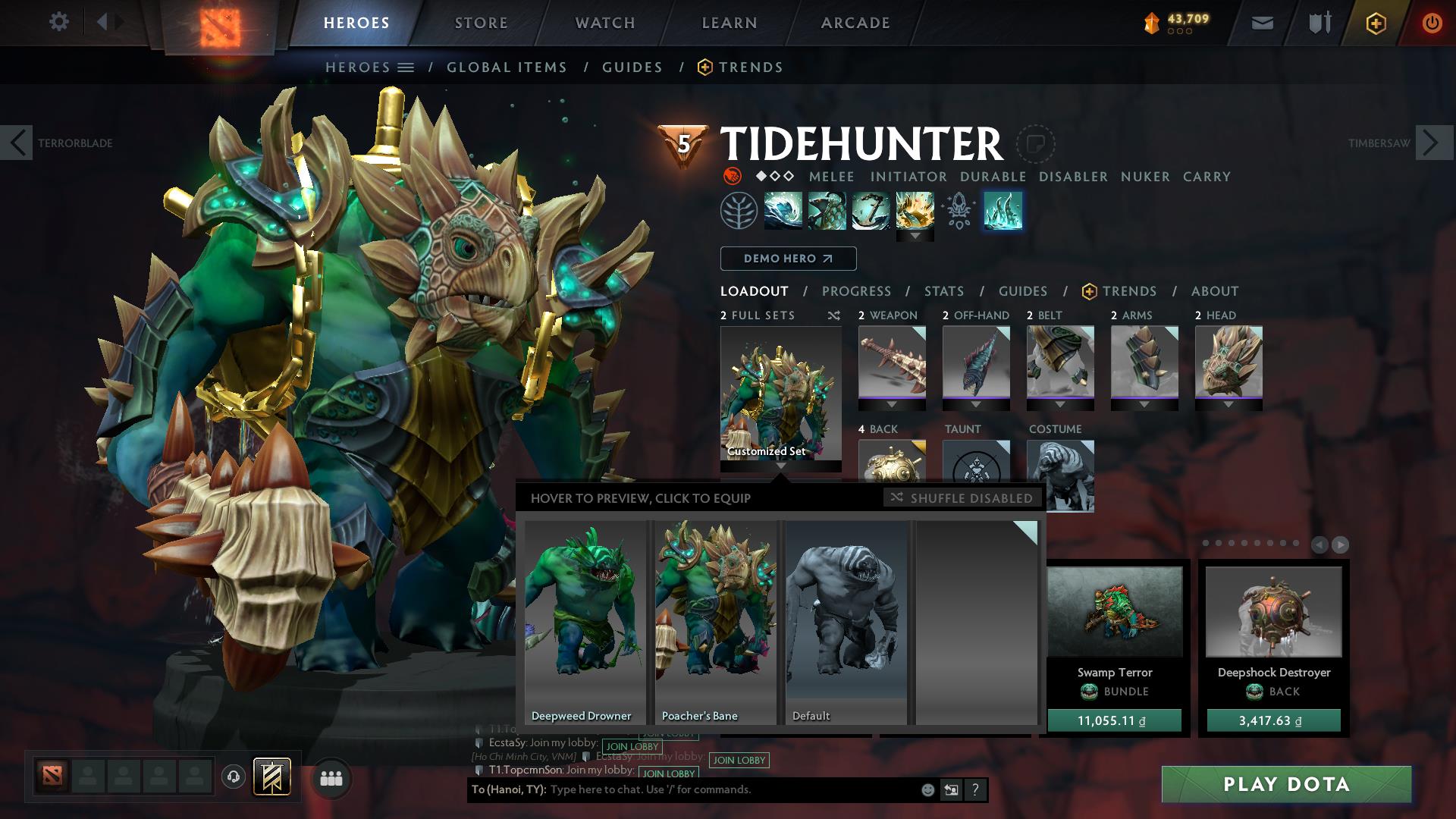Switch to the STATS tab
Viewport: 1456px width, 819px height.
click(x=943, y=291)
